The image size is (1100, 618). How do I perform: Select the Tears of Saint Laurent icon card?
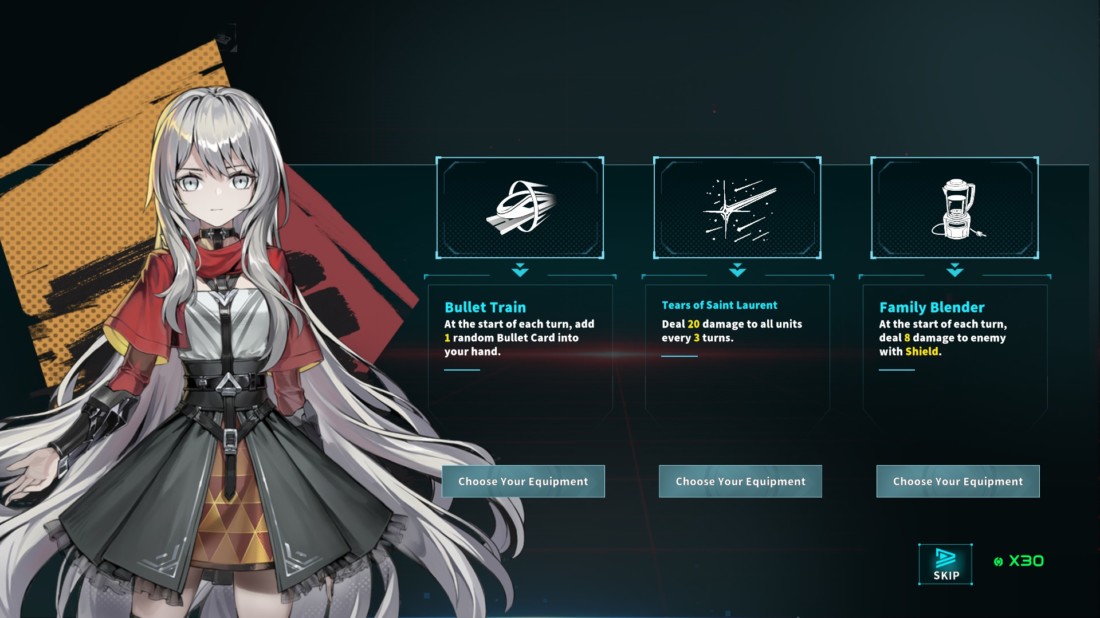click(x=737, y=208)
